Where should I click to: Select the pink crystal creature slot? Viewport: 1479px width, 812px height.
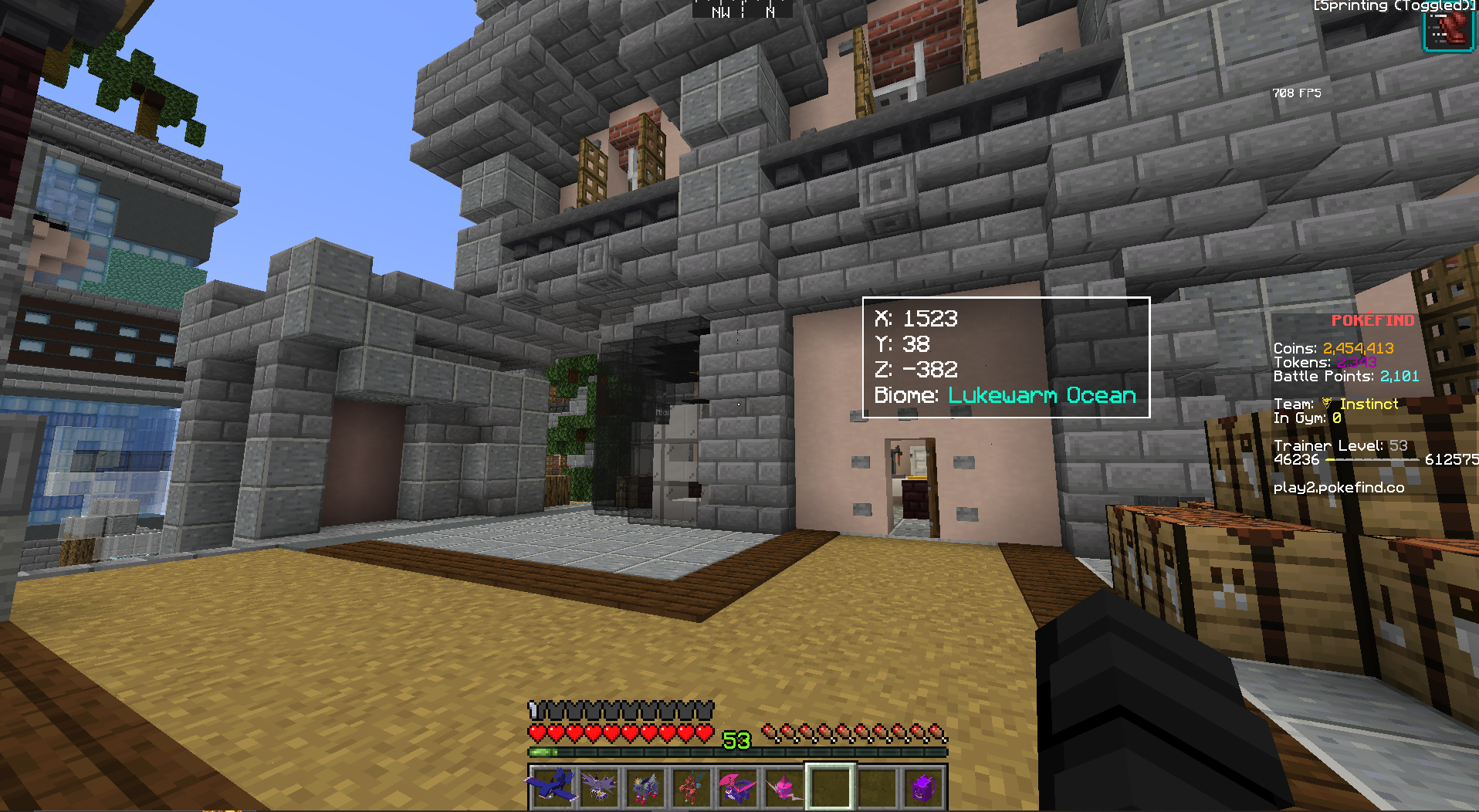tap(783, 787)
